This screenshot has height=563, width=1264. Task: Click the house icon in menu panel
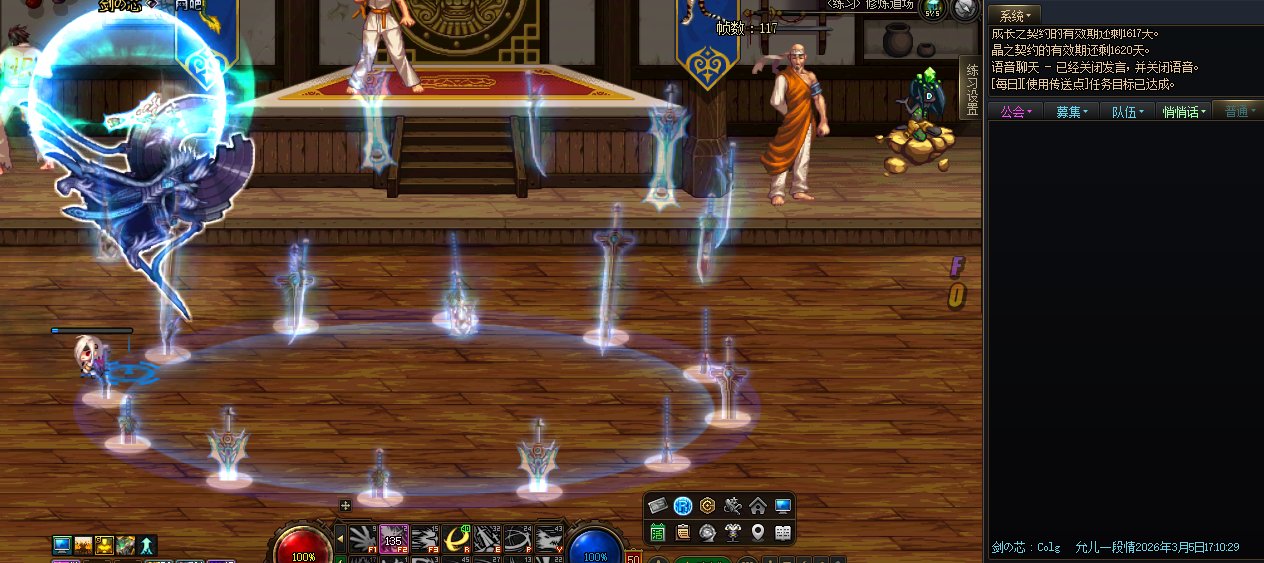point(758,505)
